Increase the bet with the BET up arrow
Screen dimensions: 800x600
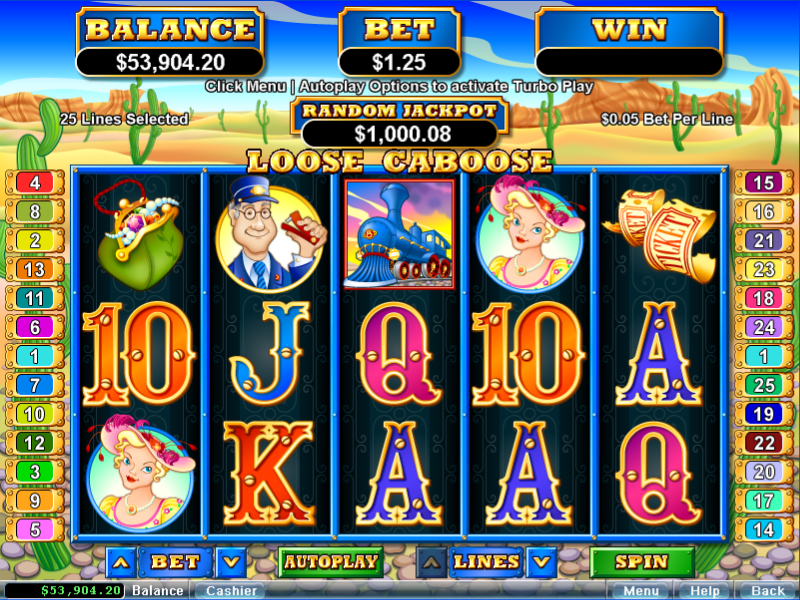(121, 563)
